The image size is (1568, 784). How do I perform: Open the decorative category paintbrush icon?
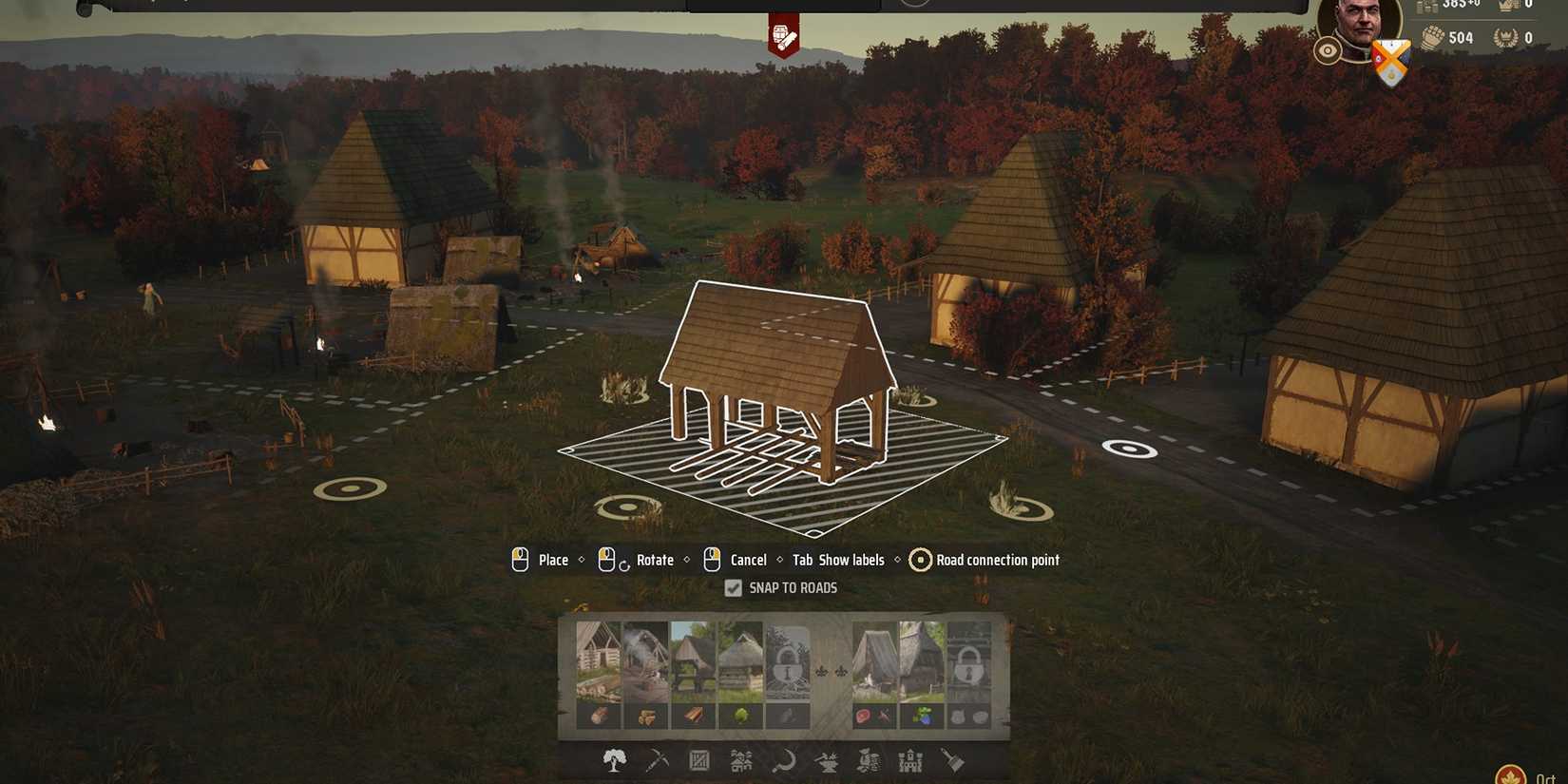pyautogui.click(x=951, y=761)
